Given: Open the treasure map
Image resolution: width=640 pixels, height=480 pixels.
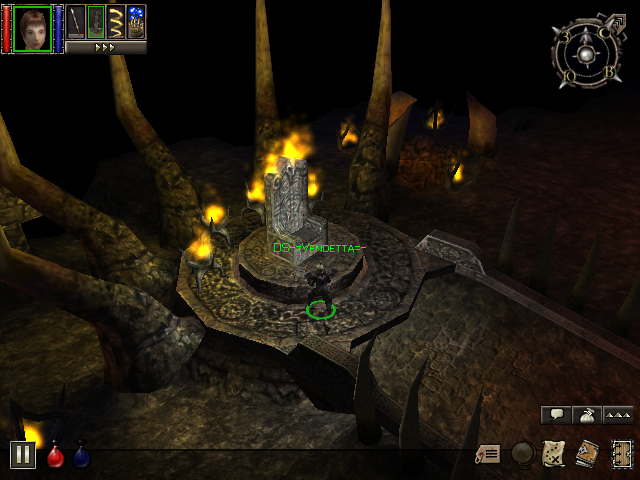Looking at the screenshot, I should (554, 454).
